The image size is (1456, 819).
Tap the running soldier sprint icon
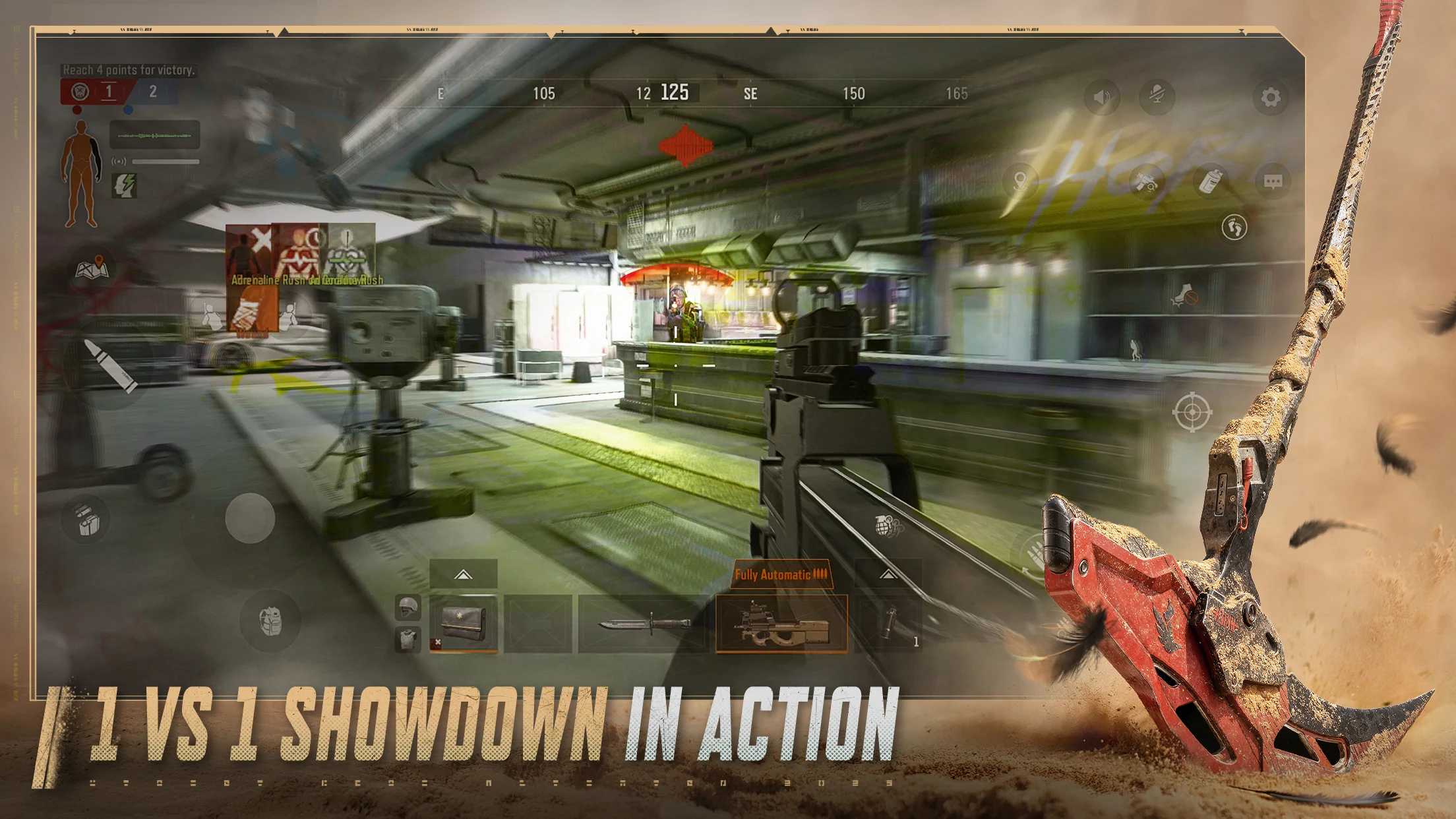1134,349
